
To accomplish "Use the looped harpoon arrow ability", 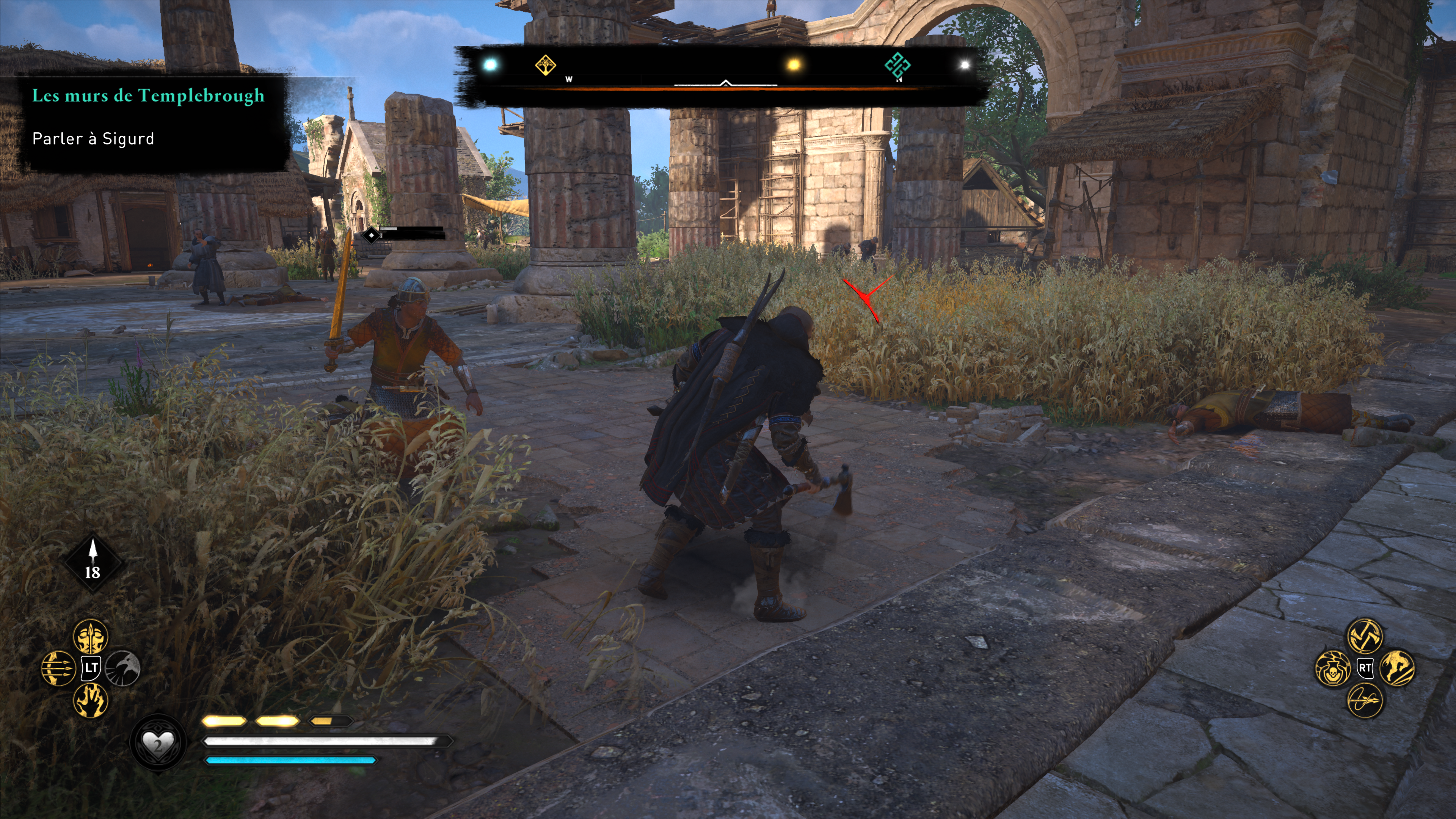I will 1365,700.
